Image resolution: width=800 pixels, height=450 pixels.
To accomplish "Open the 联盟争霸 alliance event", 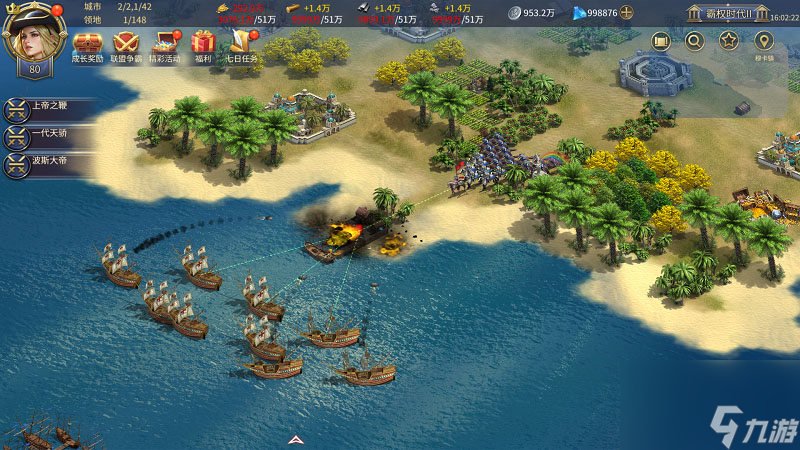I will click(x=126, y=43).
